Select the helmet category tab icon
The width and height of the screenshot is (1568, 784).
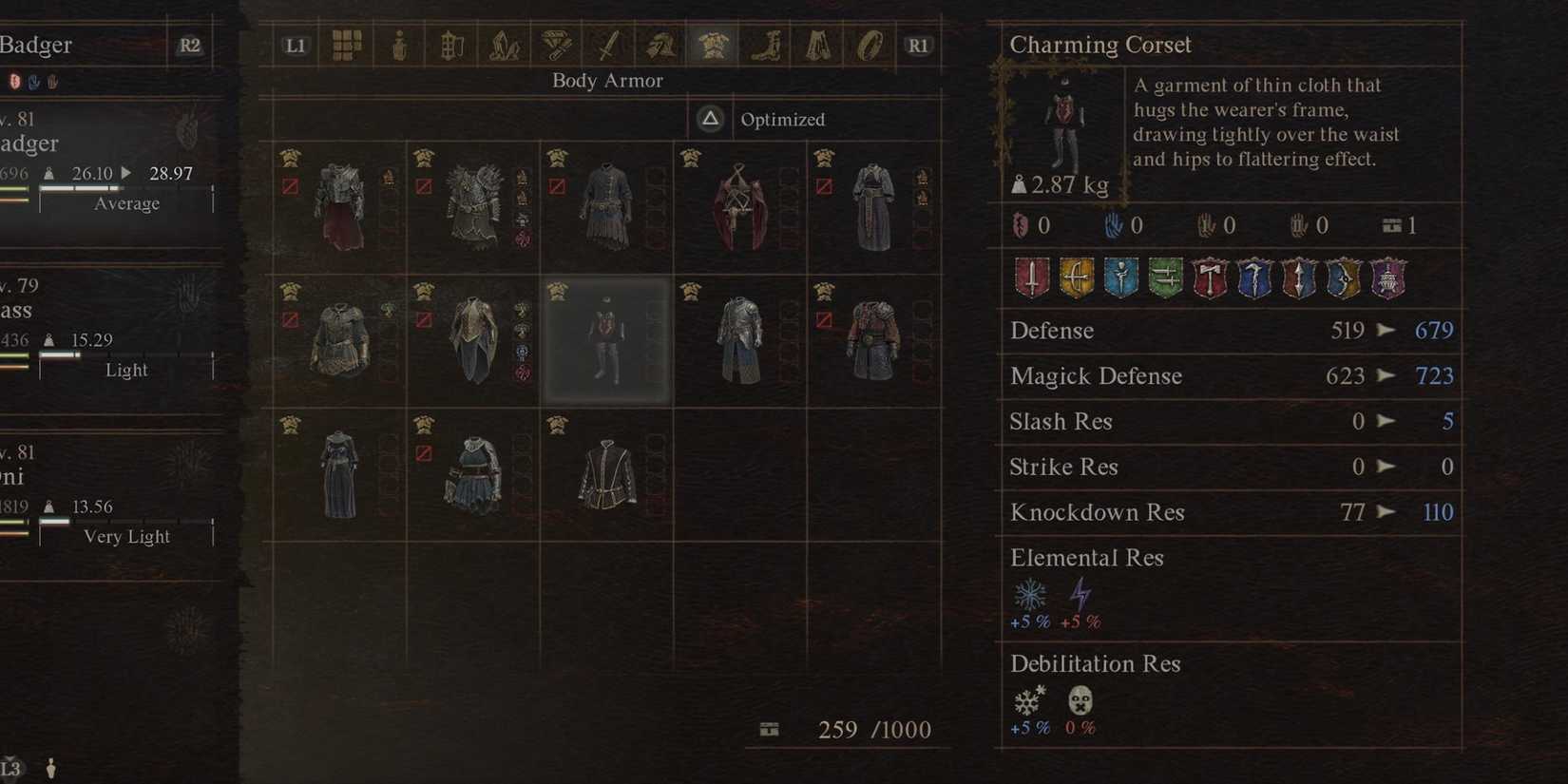pyautogui.click(x=660, y=43)
